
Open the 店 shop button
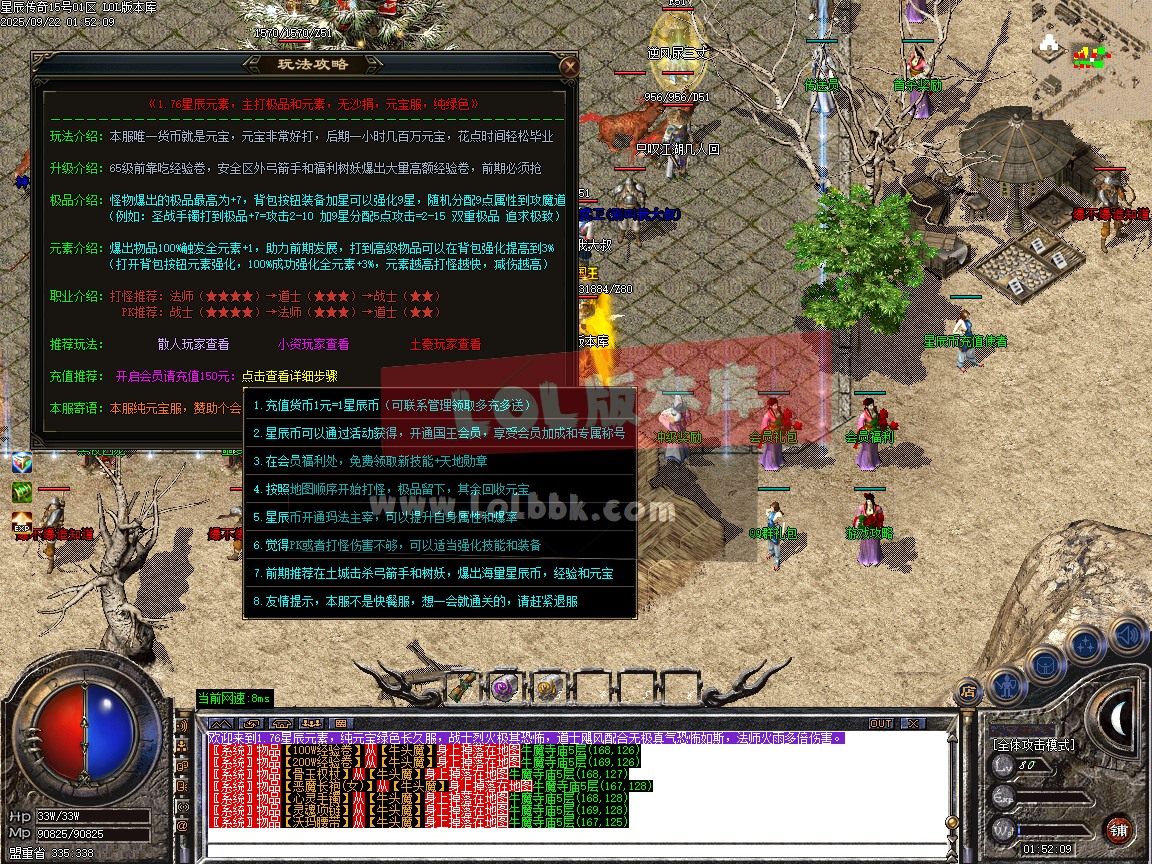click(x=967, y=691)
